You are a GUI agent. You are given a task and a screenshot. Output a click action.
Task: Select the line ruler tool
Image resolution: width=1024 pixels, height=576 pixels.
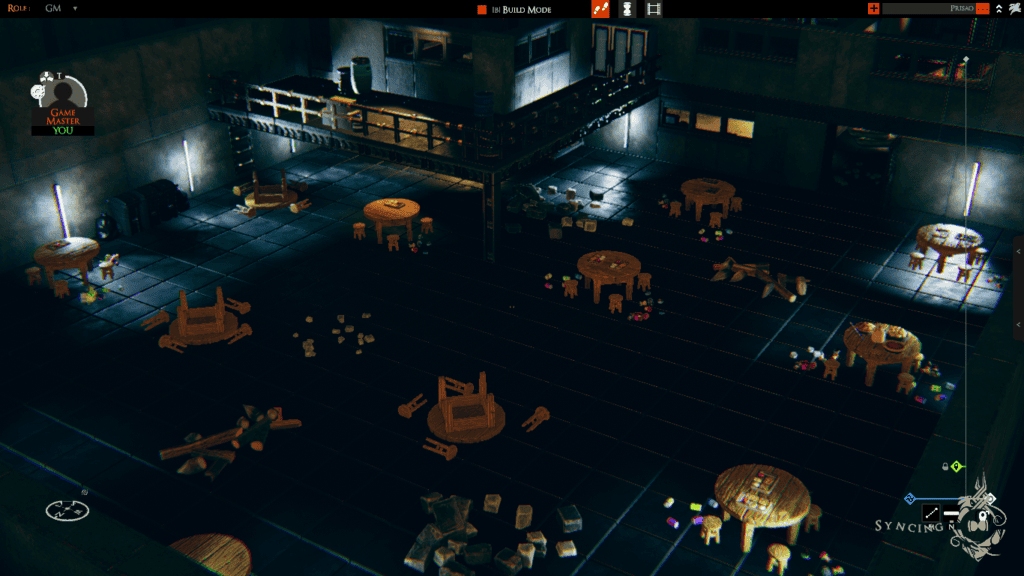[x=931, y=513]
